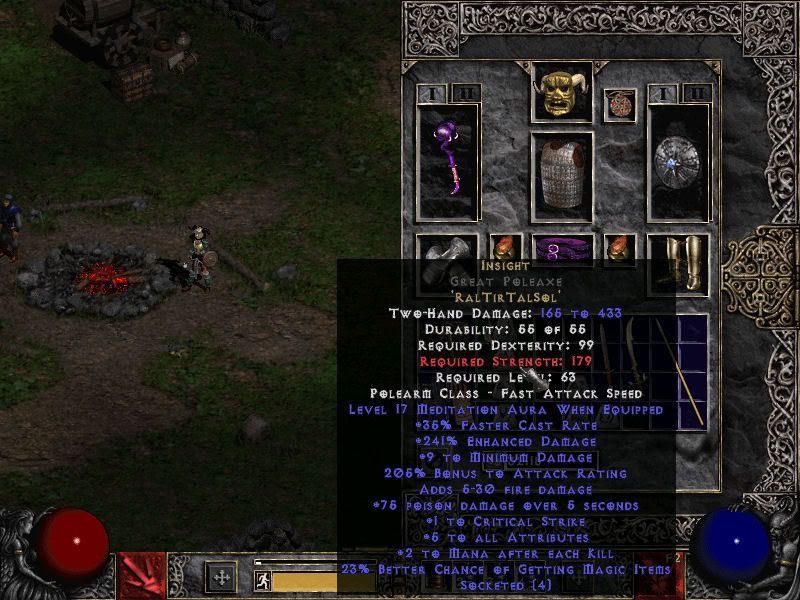Click the ring right of the belt
The image size is (800, 600).
click(618, 249)
